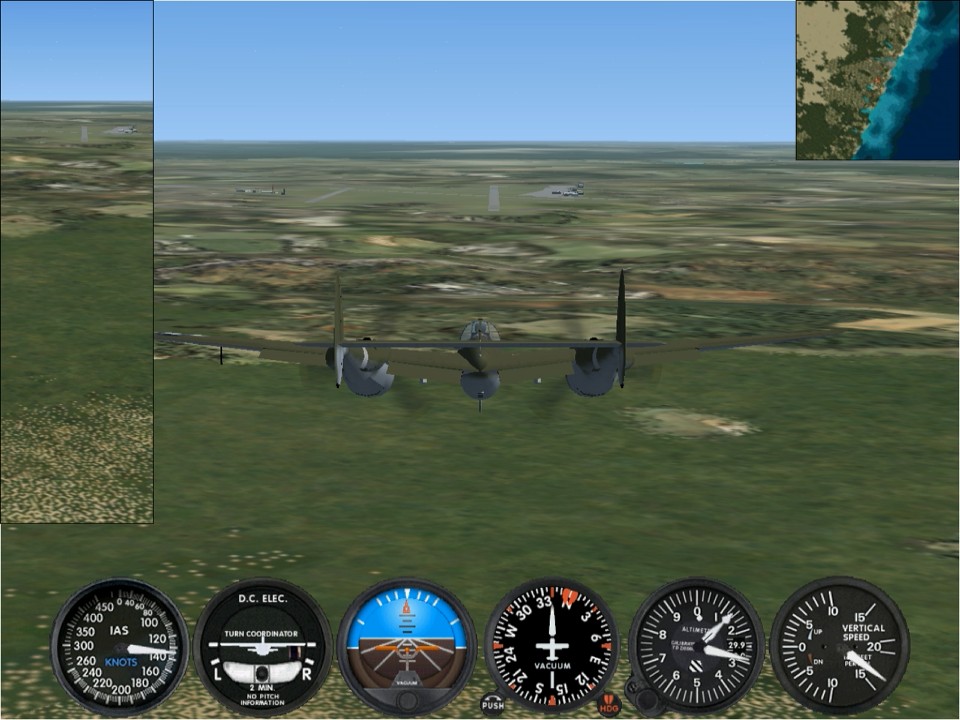Click the attitude indicator adjustment knob
This screenshot has height=720, width=960.
click(x=406, y=699)
